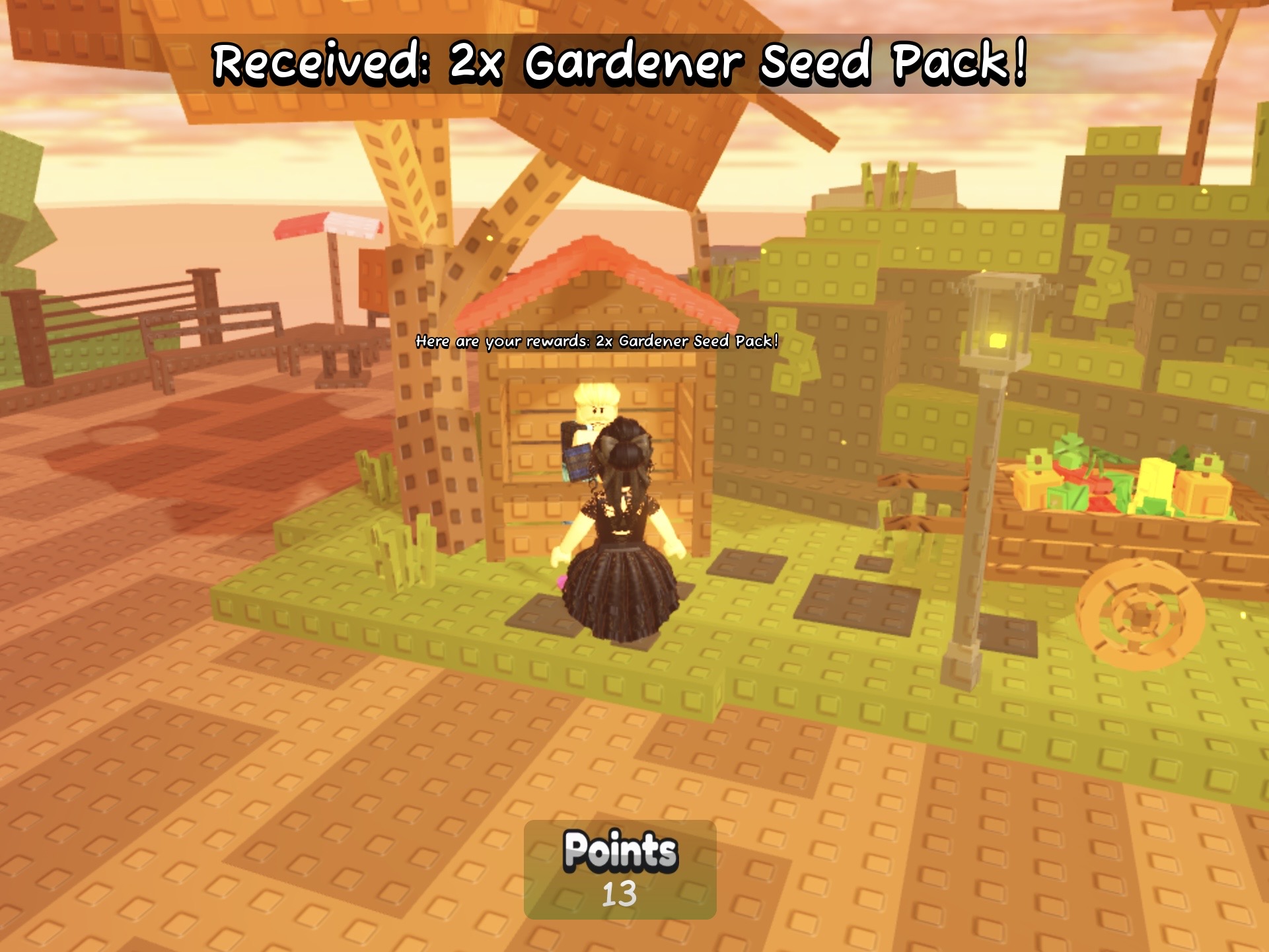Click the rewards dialog text above the NPC
The image size is (1269, 952).
pyautogui.click(x=597, y=342)
